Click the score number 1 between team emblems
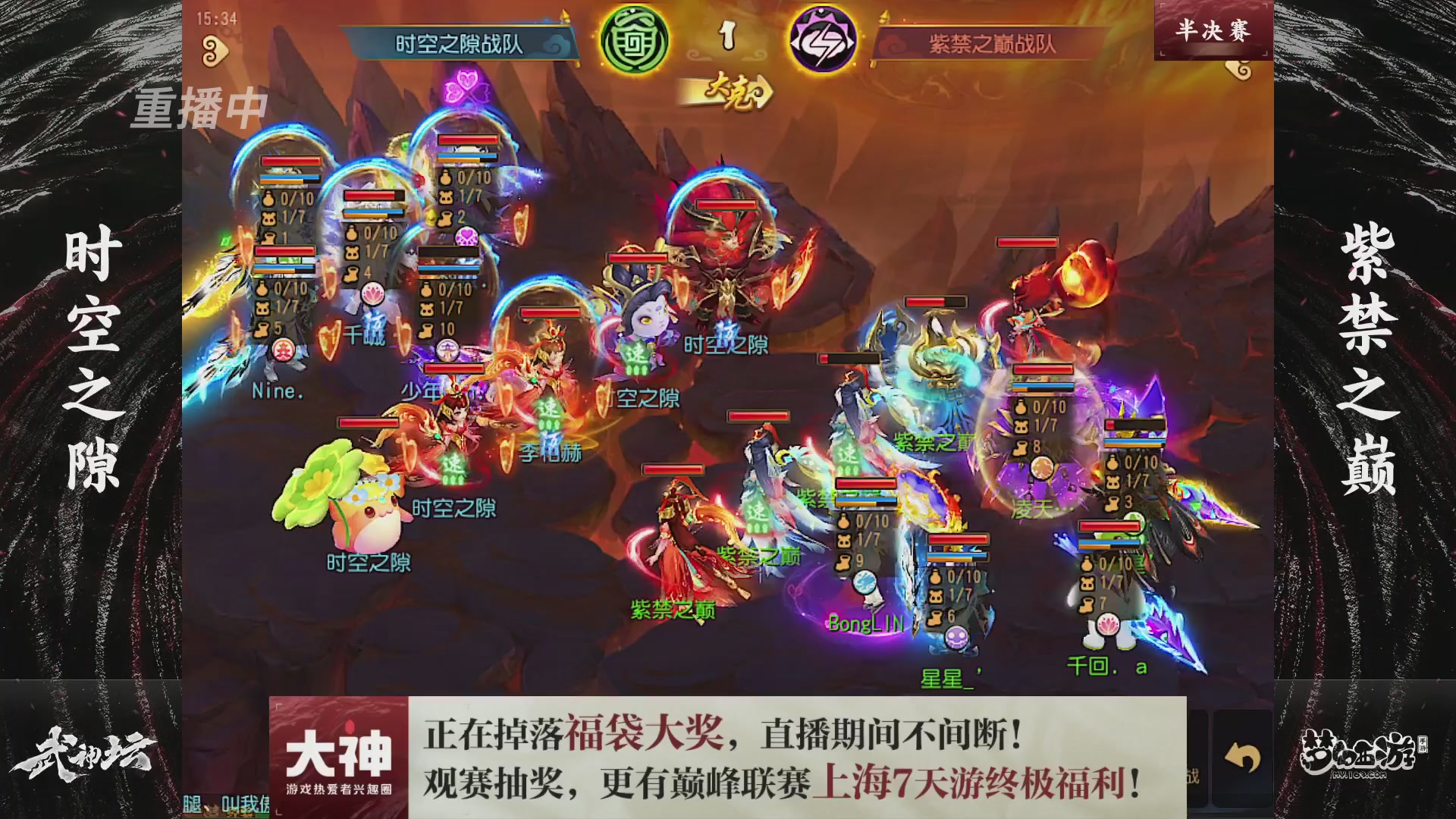1456x819 pixels. [727, 33]
